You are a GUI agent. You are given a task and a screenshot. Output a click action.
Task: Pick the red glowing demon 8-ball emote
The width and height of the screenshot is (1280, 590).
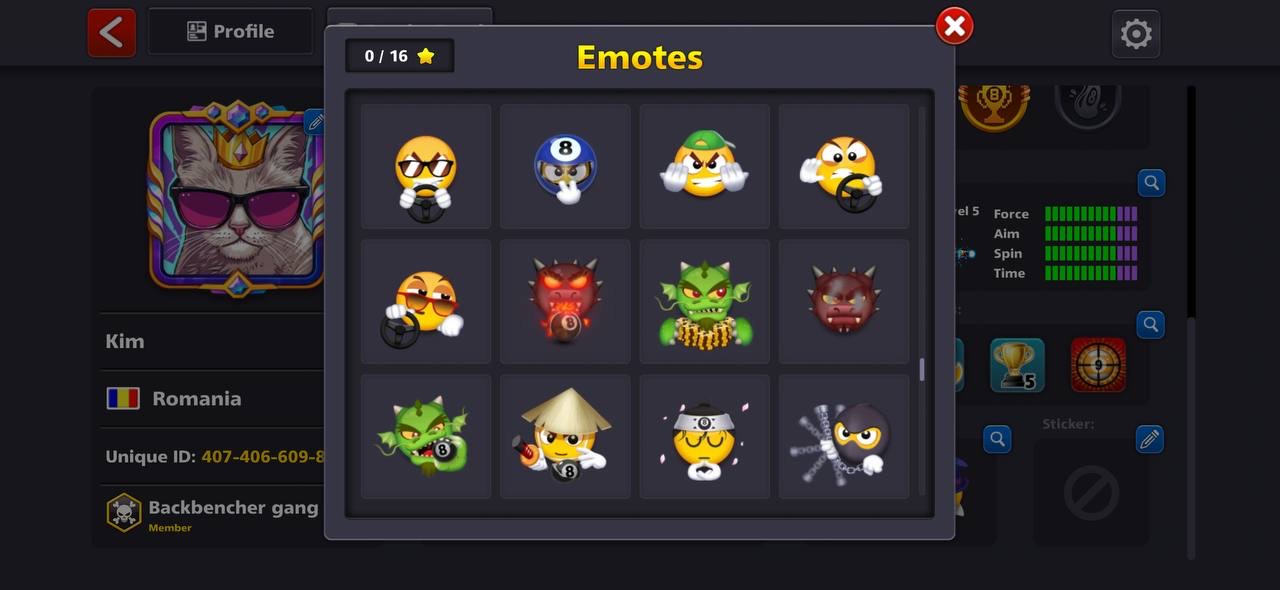[565, 302]
